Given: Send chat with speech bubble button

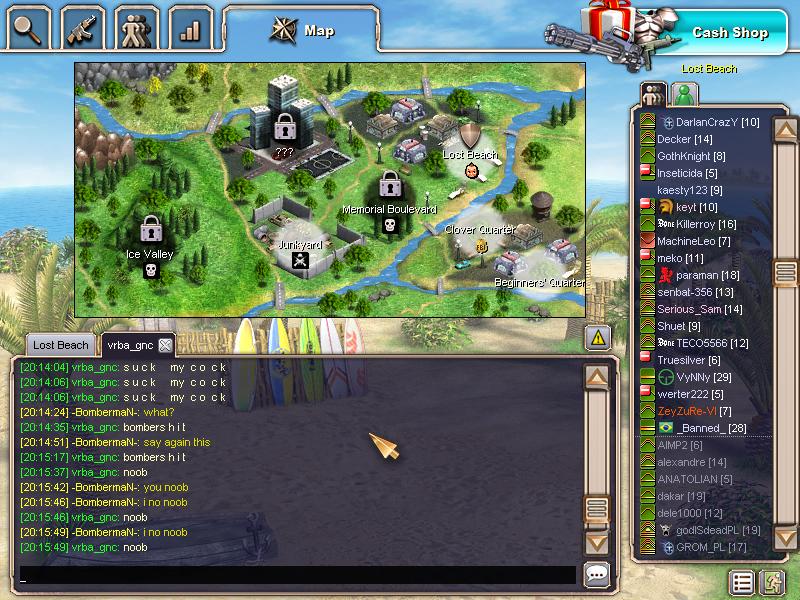Looking at the screenshot, I should pos(597,574).
